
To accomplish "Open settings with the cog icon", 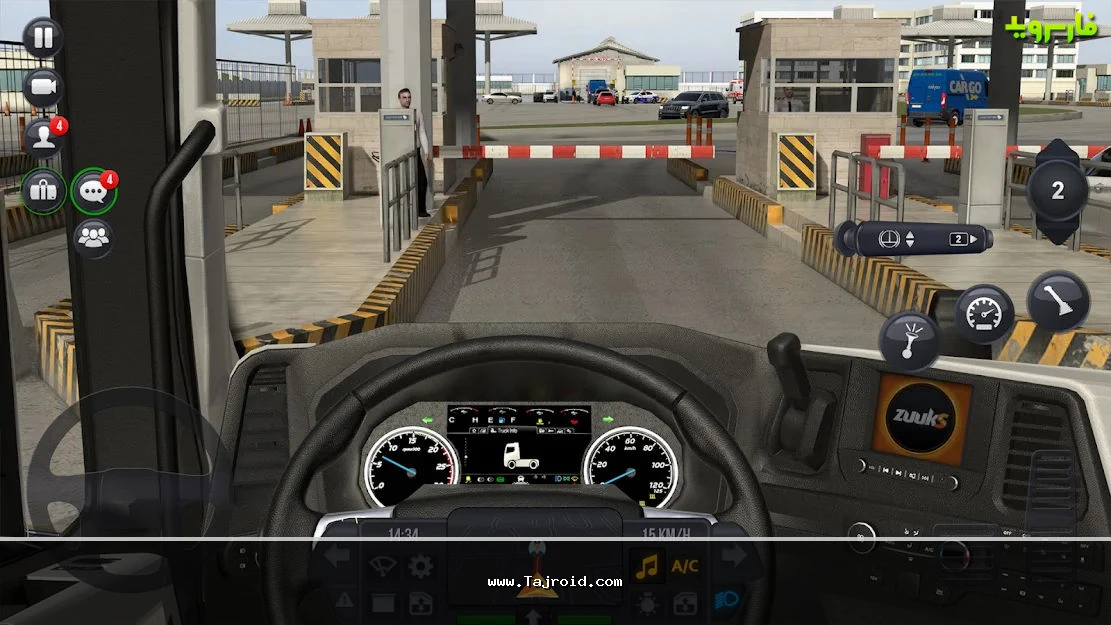I will pyautogui.click(x=420, y=566).
